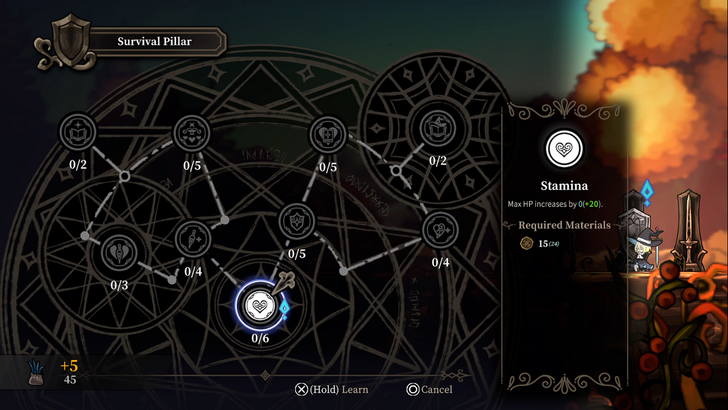728x410 pixels.
Task: Choose the heart with sparkle skill node
Action: 440,230
